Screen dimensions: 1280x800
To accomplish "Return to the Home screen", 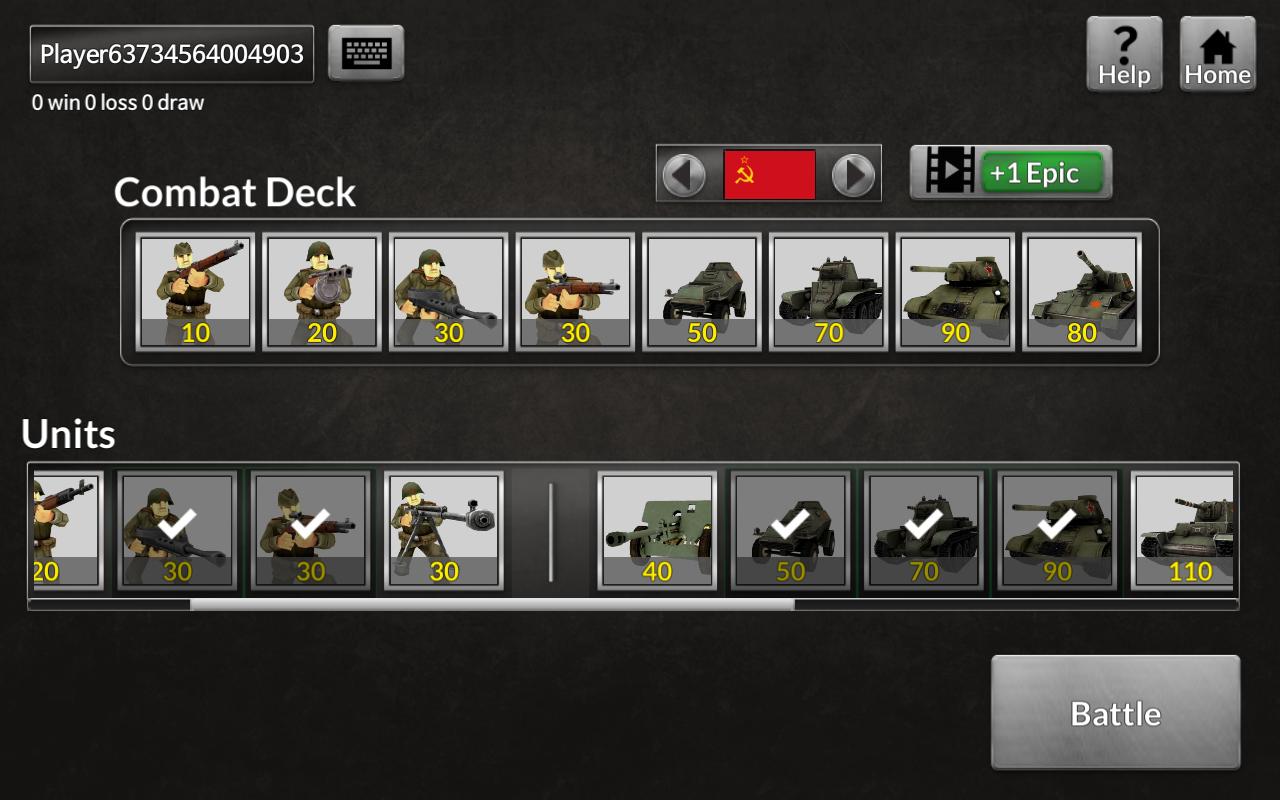I will pyautogui.click(x=1217, y=55).
